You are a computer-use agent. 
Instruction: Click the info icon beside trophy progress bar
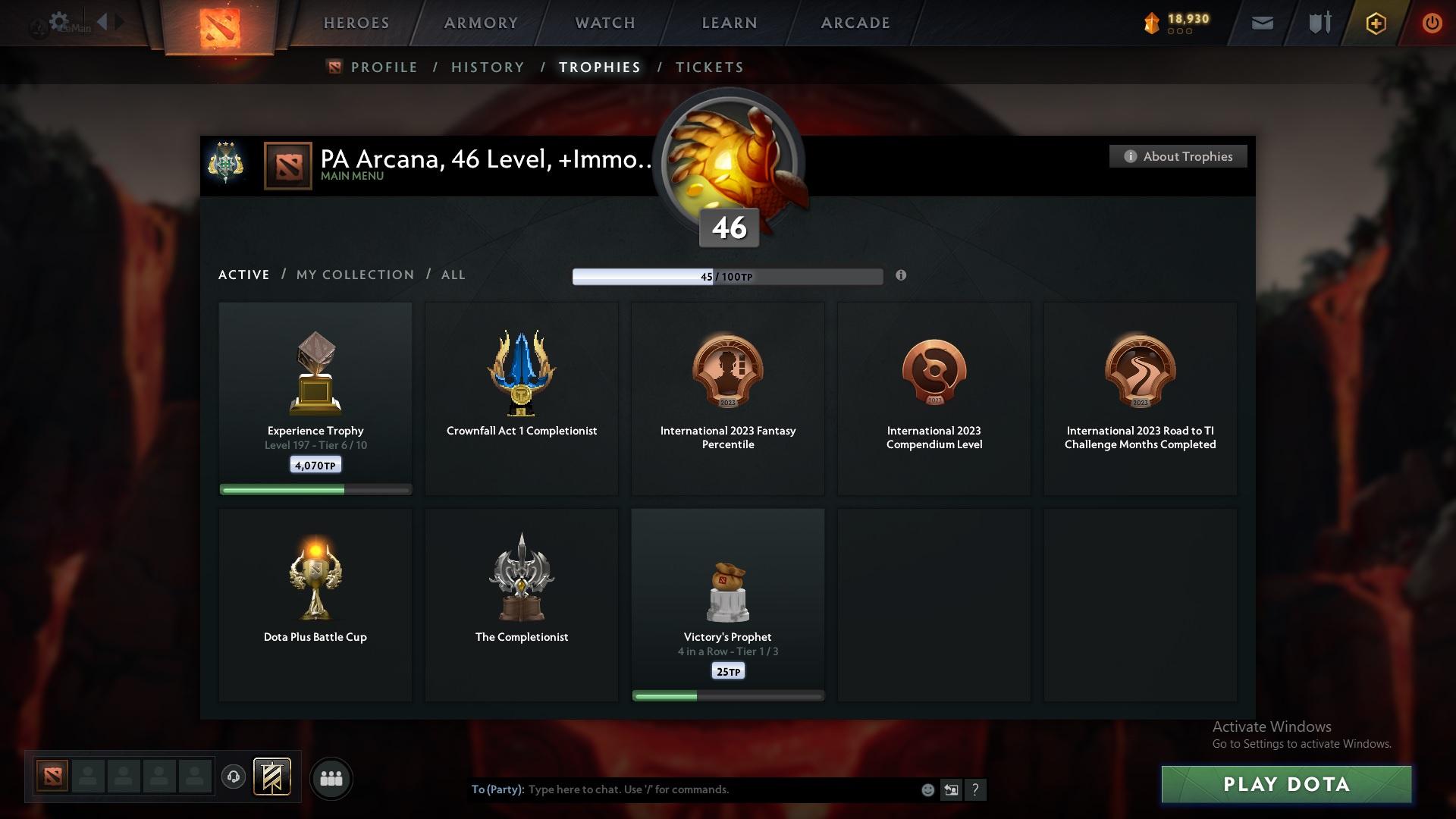point(902,277)
